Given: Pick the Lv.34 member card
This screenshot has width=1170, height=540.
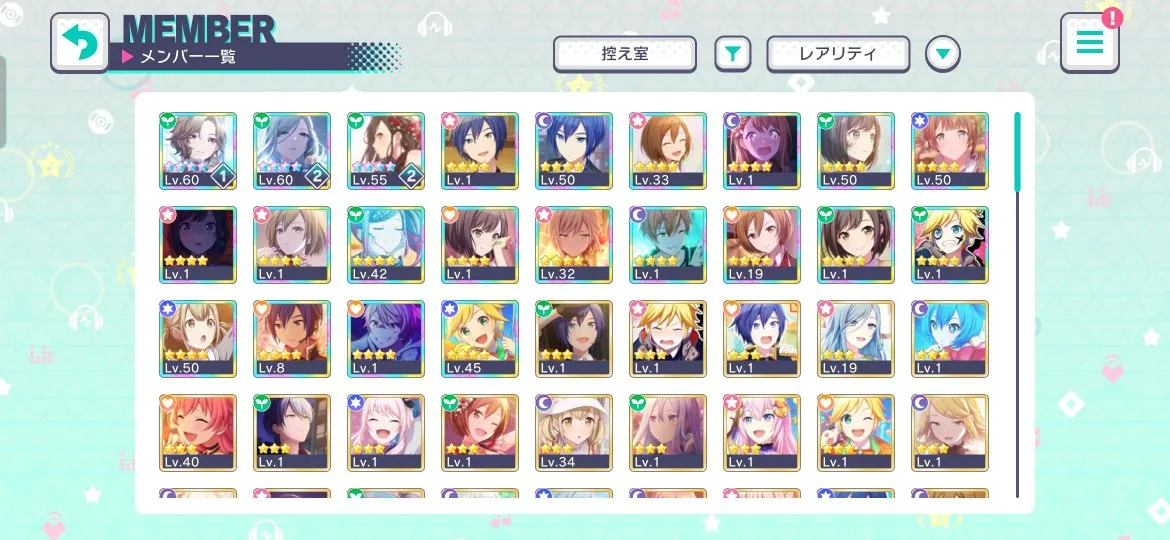Looking at the screenshot, I should 574,433.
